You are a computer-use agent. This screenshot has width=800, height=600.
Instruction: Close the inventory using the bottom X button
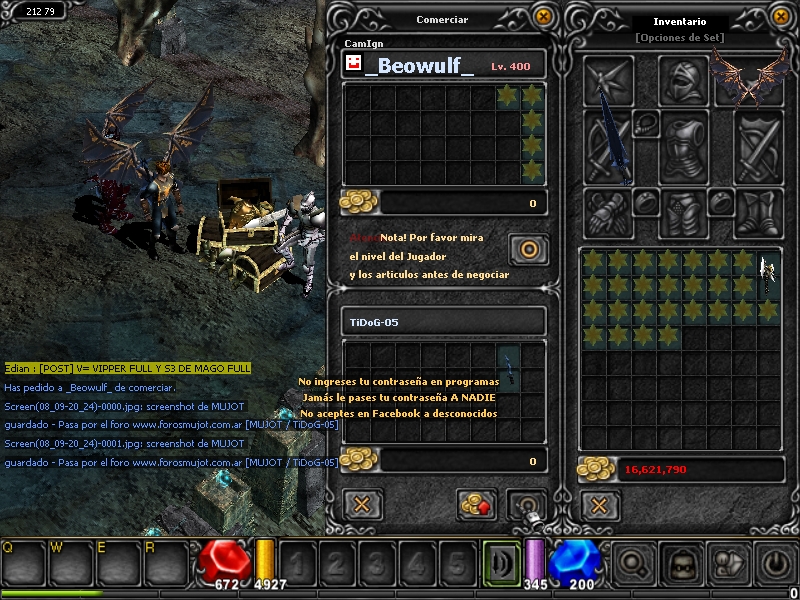click(599, 504)
